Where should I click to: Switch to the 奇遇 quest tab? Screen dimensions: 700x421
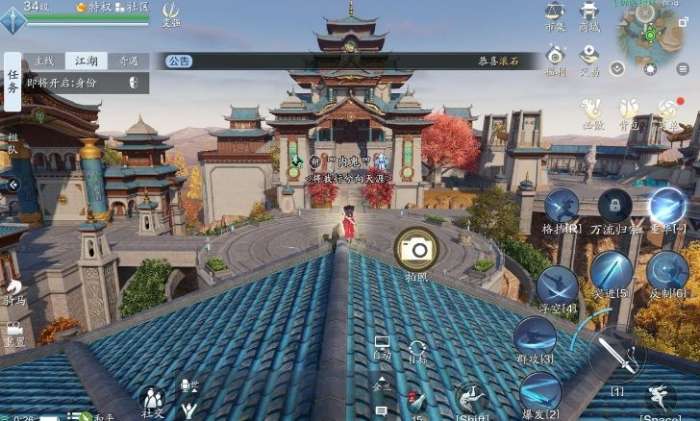127,61
